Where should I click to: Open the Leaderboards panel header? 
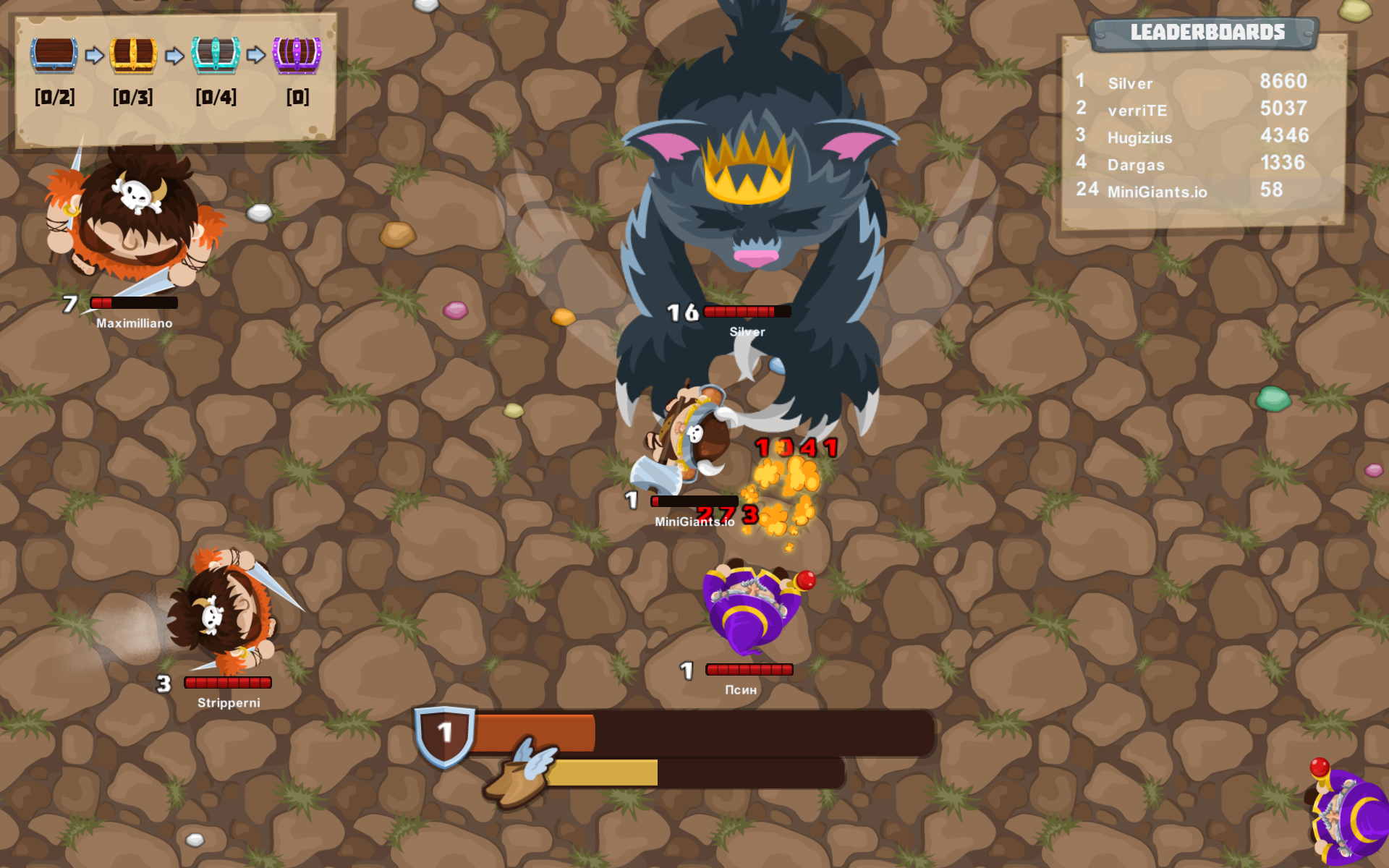1208,32
